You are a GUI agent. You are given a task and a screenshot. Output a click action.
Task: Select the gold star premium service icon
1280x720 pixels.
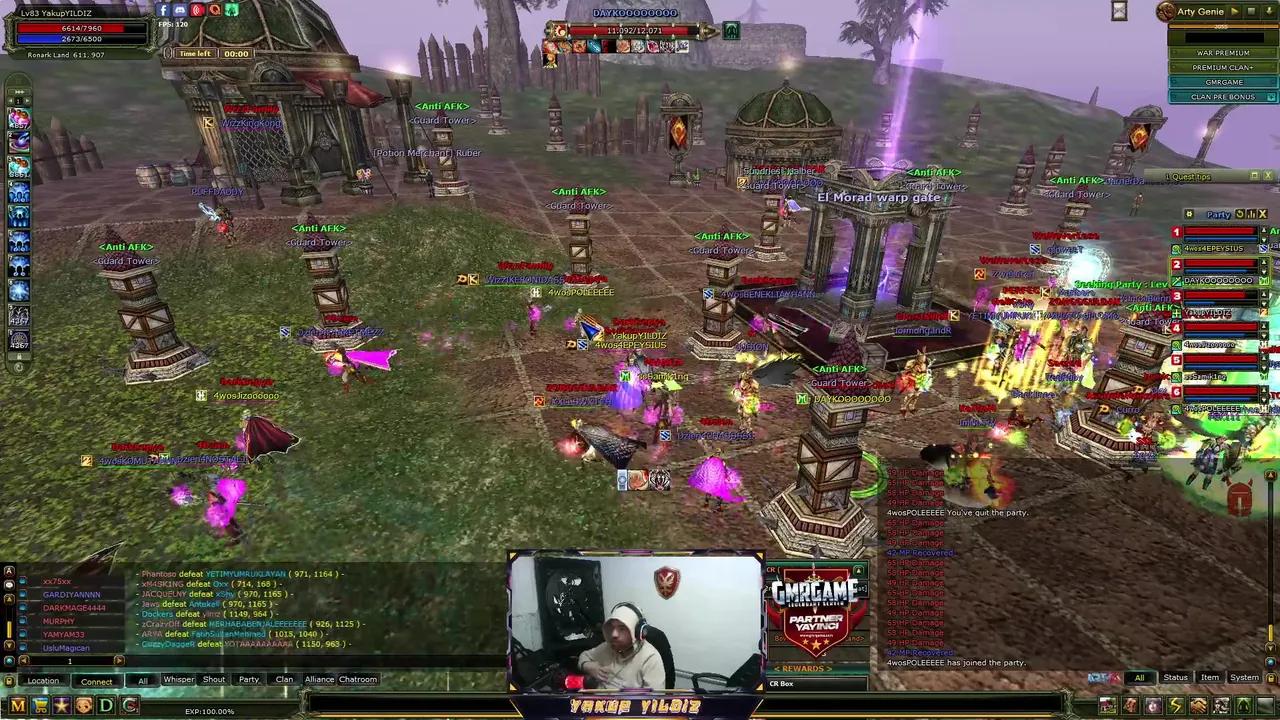click(x=62, y=706)
